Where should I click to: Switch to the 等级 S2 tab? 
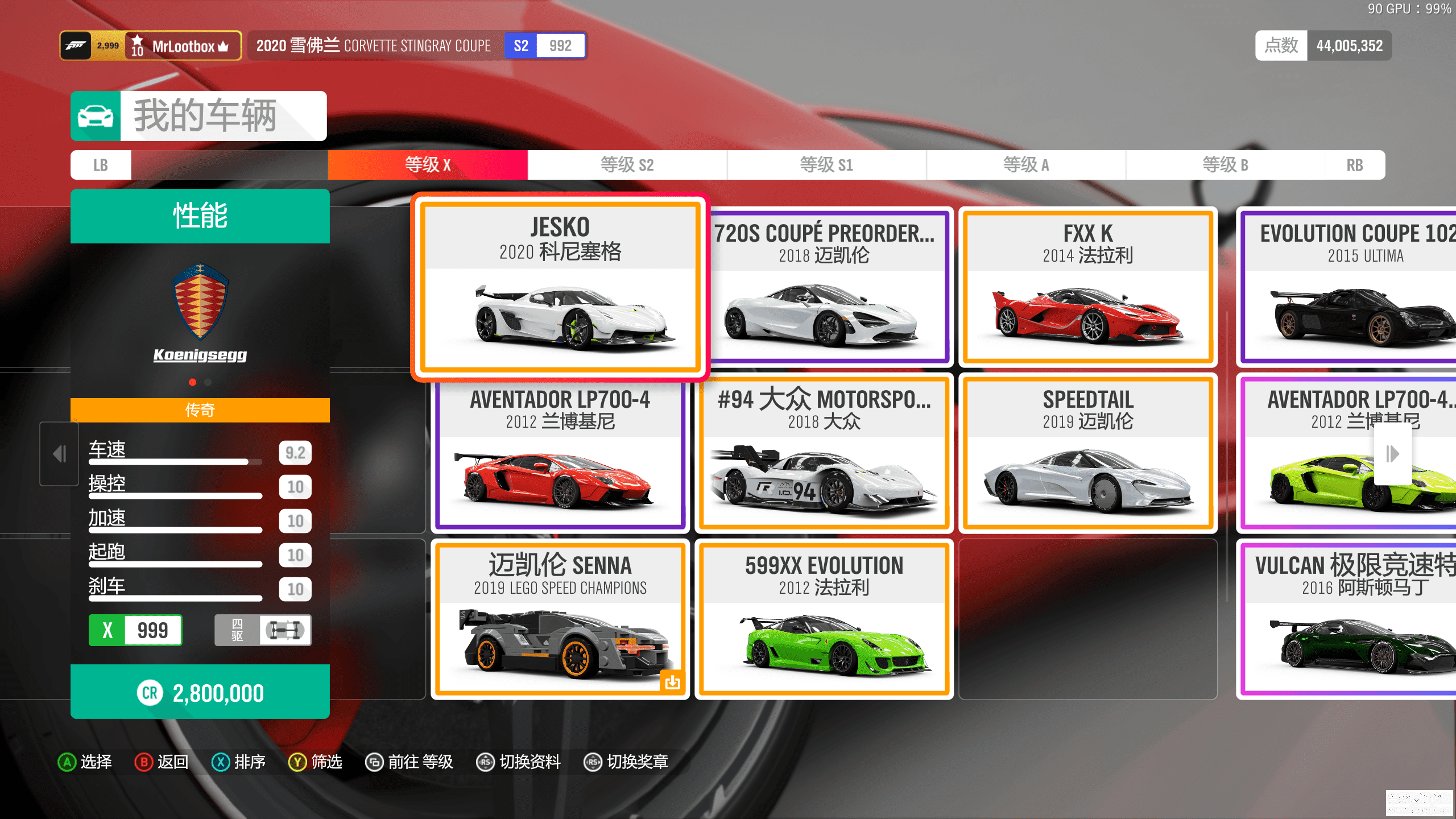627,165
